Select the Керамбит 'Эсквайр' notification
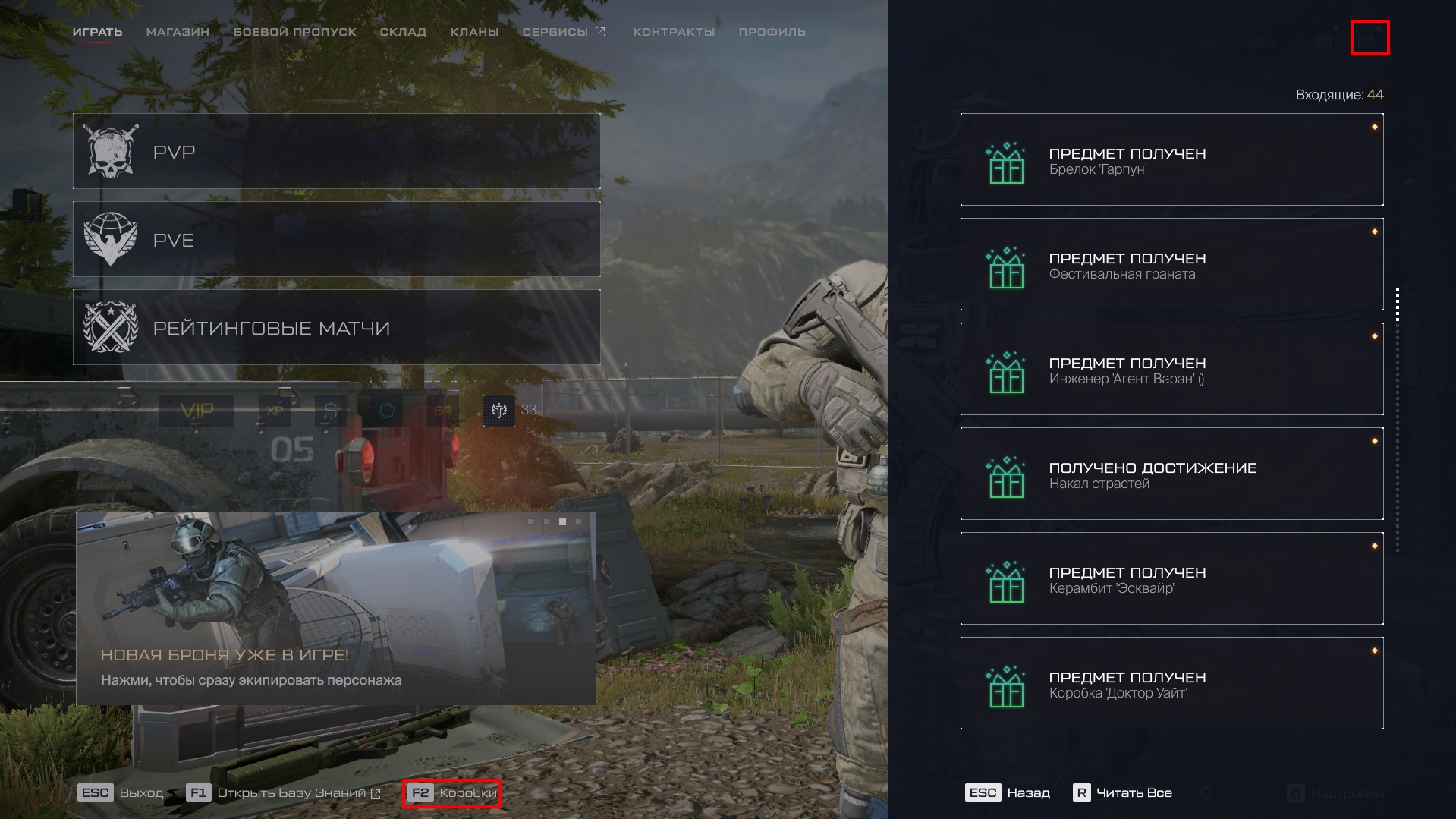 [x=1171, y=578]
